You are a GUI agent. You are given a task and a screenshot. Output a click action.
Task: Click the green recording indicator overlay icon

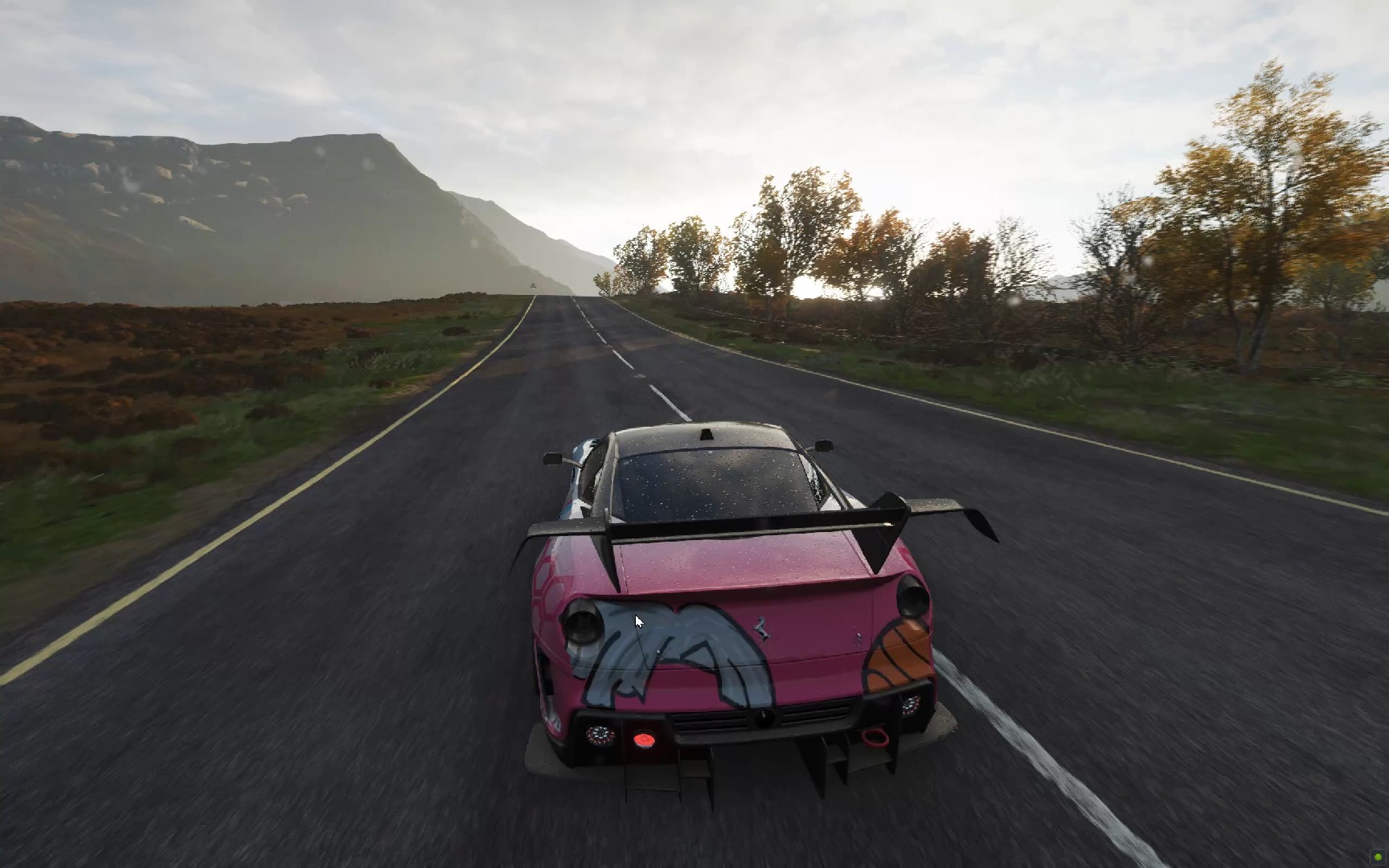(1379, 858)
